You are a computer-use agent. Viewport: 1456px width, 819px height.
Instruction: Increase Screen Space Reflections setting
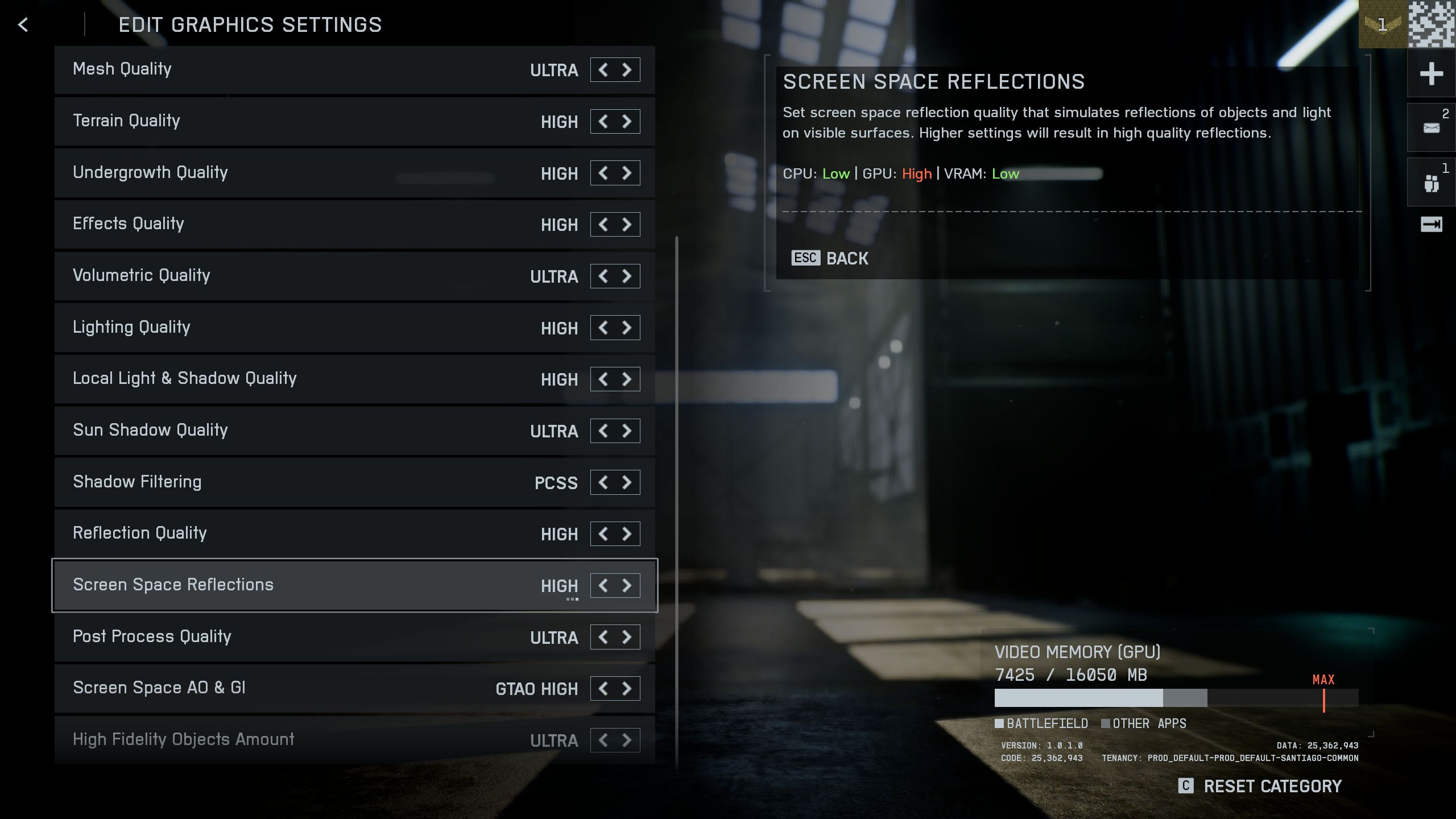(627, 585)
